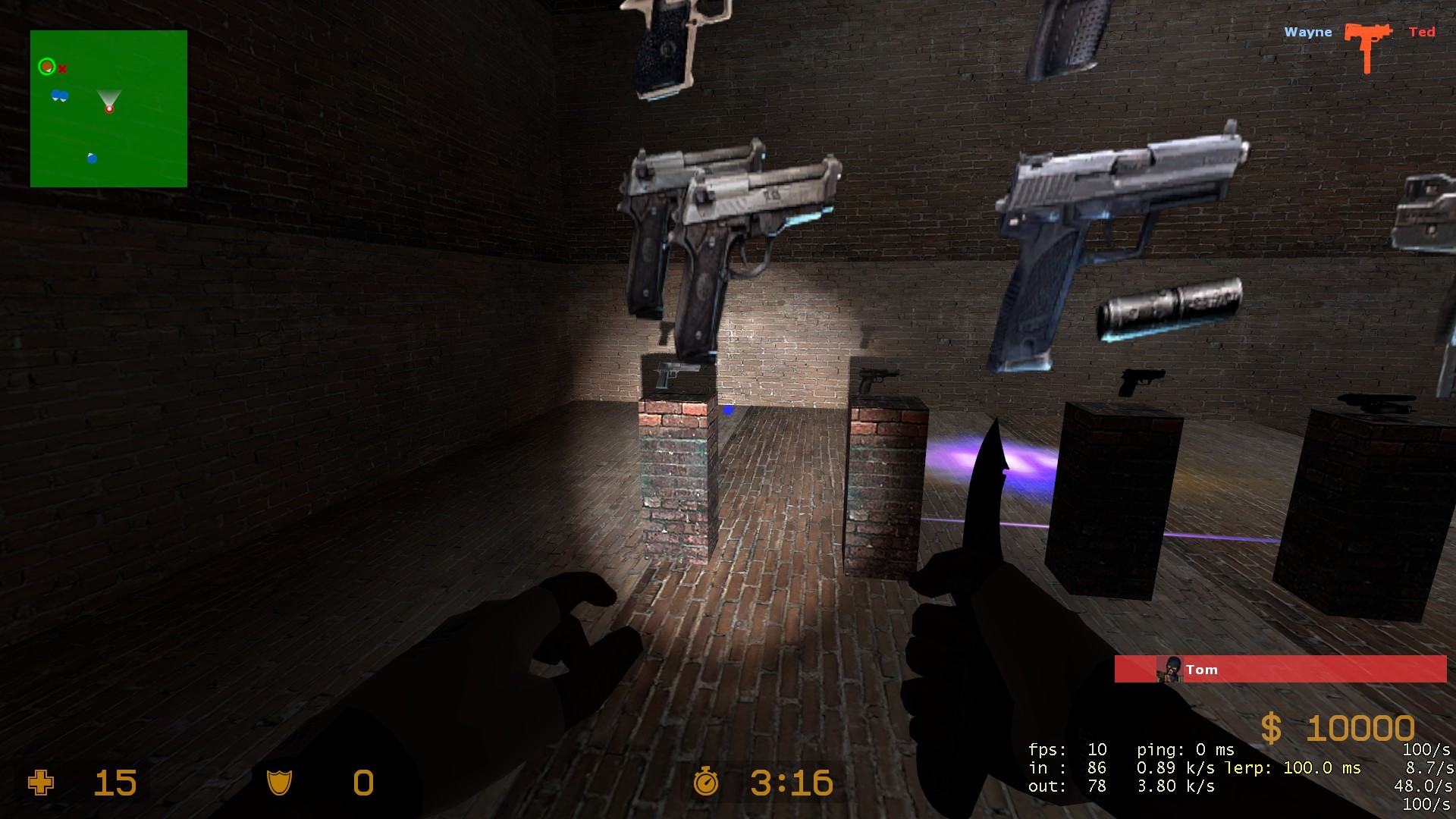
Task: Click the gold health cross icon
Action: (40, 783)
